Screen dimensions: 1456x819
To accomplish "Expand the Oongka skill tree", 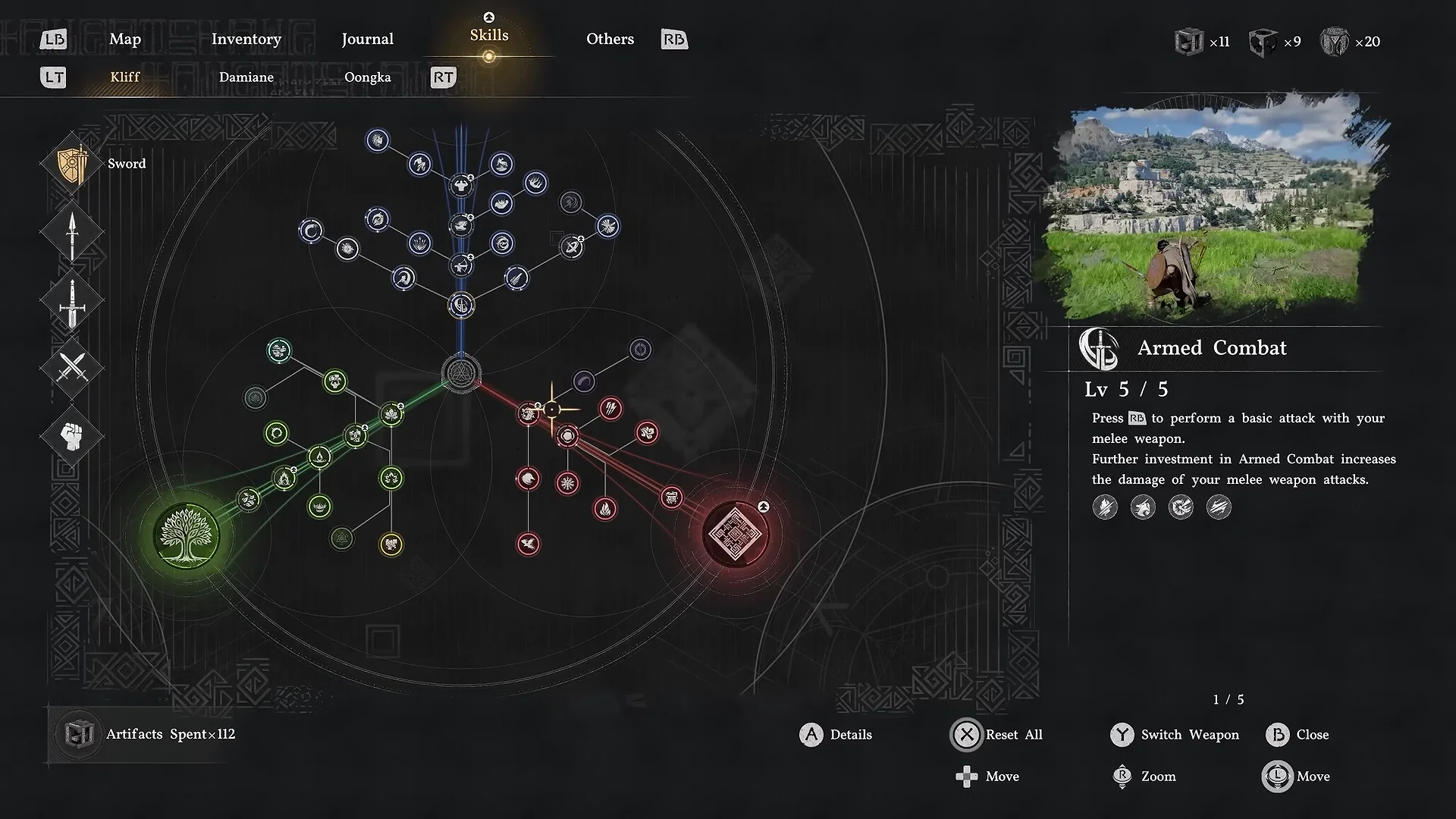I will point(367,77).
